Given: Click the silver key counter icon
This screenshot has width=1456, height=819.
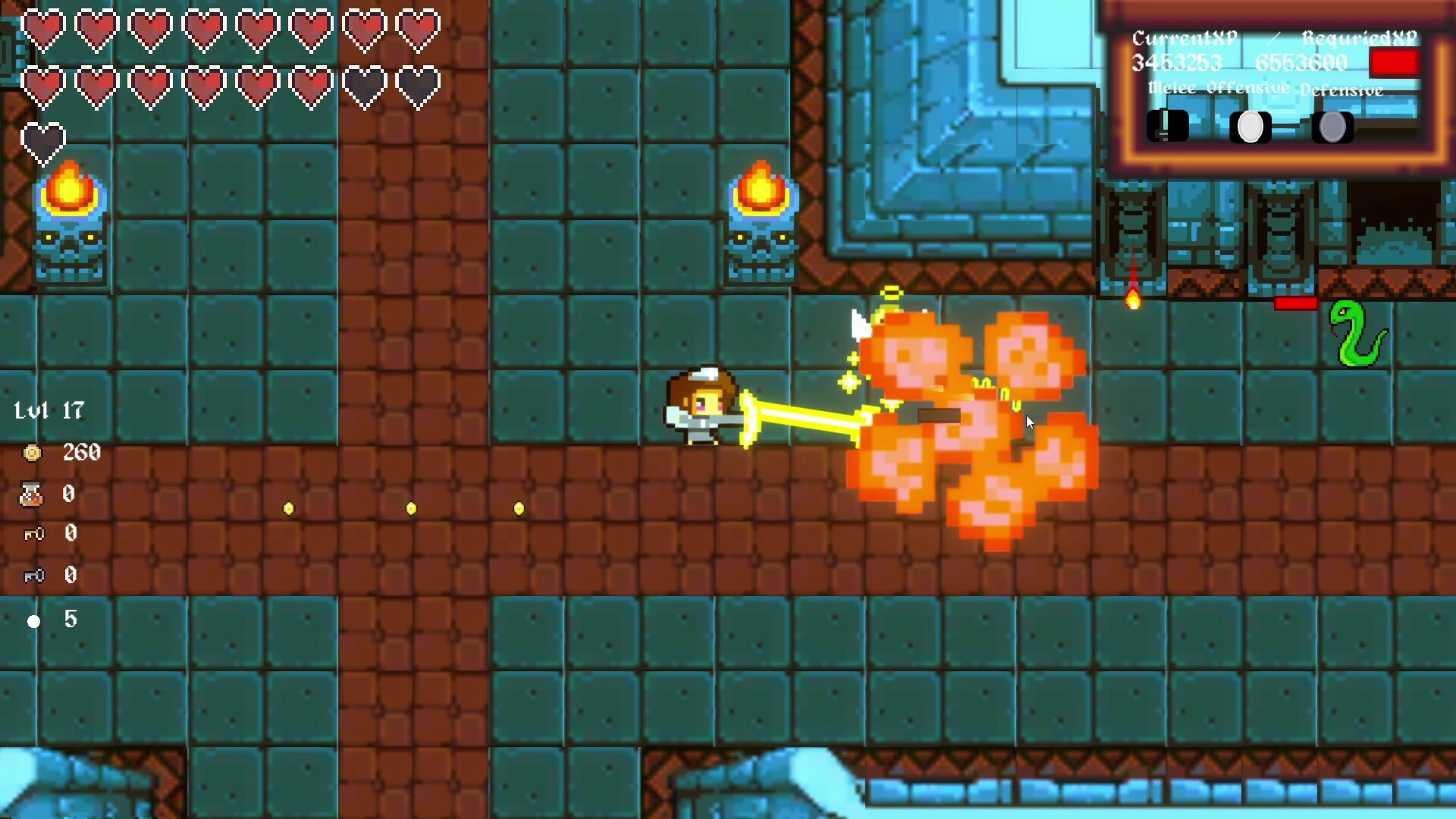Looking at the screenshot, I should [32, 576].
